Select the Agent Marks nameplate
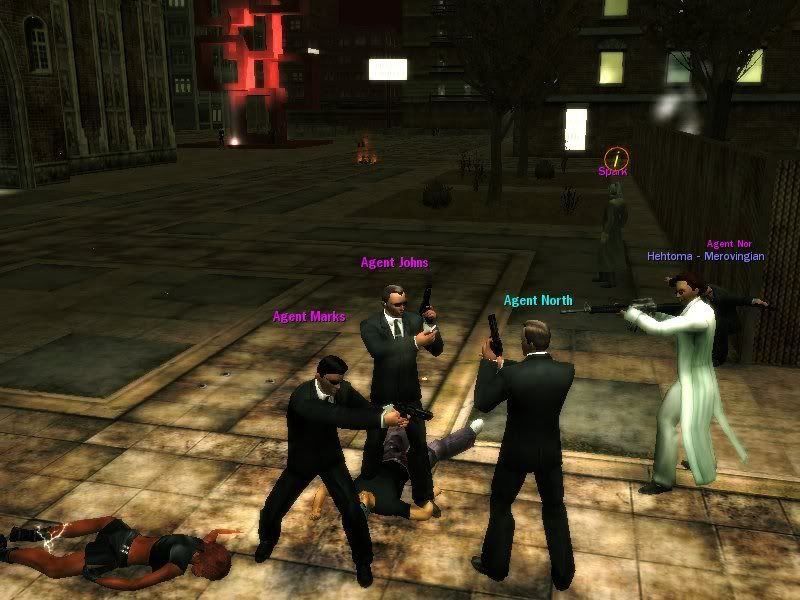The image size is (800, 600). pos(308,317)
